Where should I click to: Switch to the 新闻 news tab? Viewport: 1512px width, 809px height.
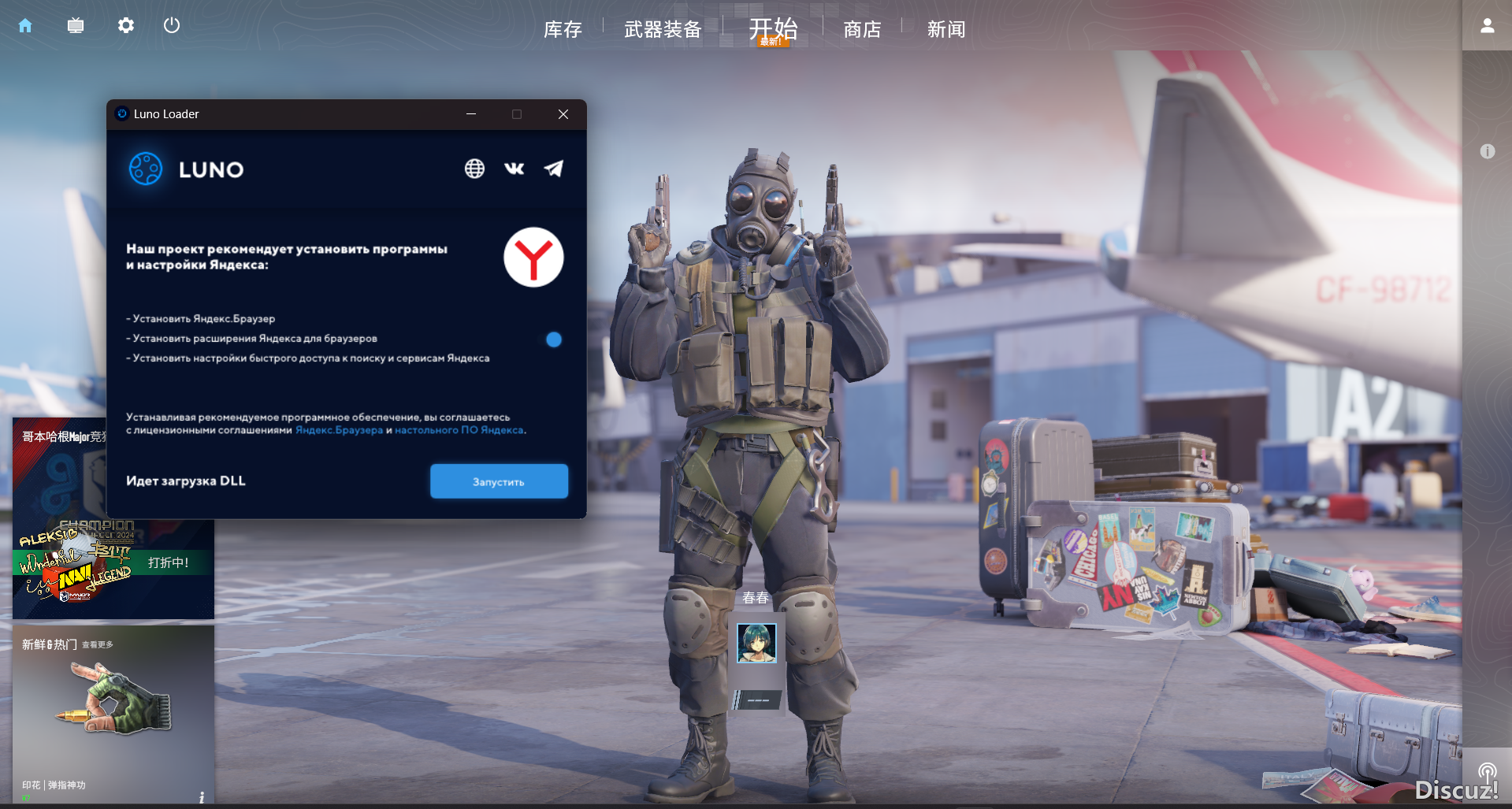pos(946,30)
